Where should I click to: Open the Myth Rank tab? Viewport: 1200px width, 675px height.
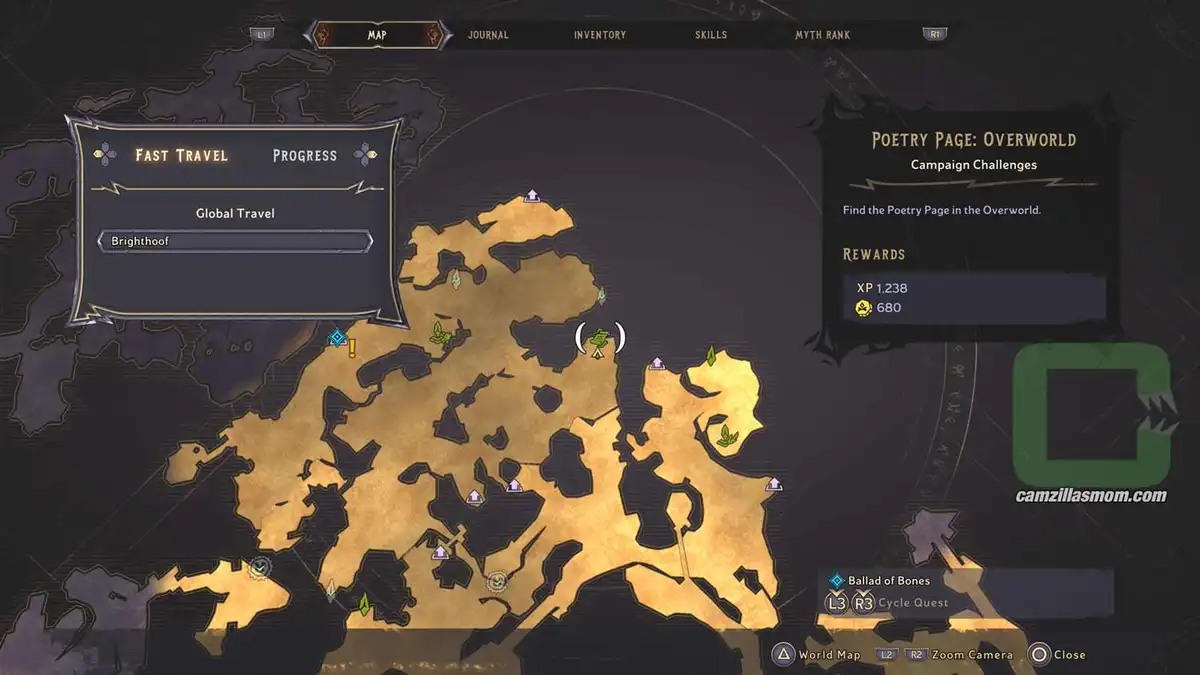pos(822,35)
